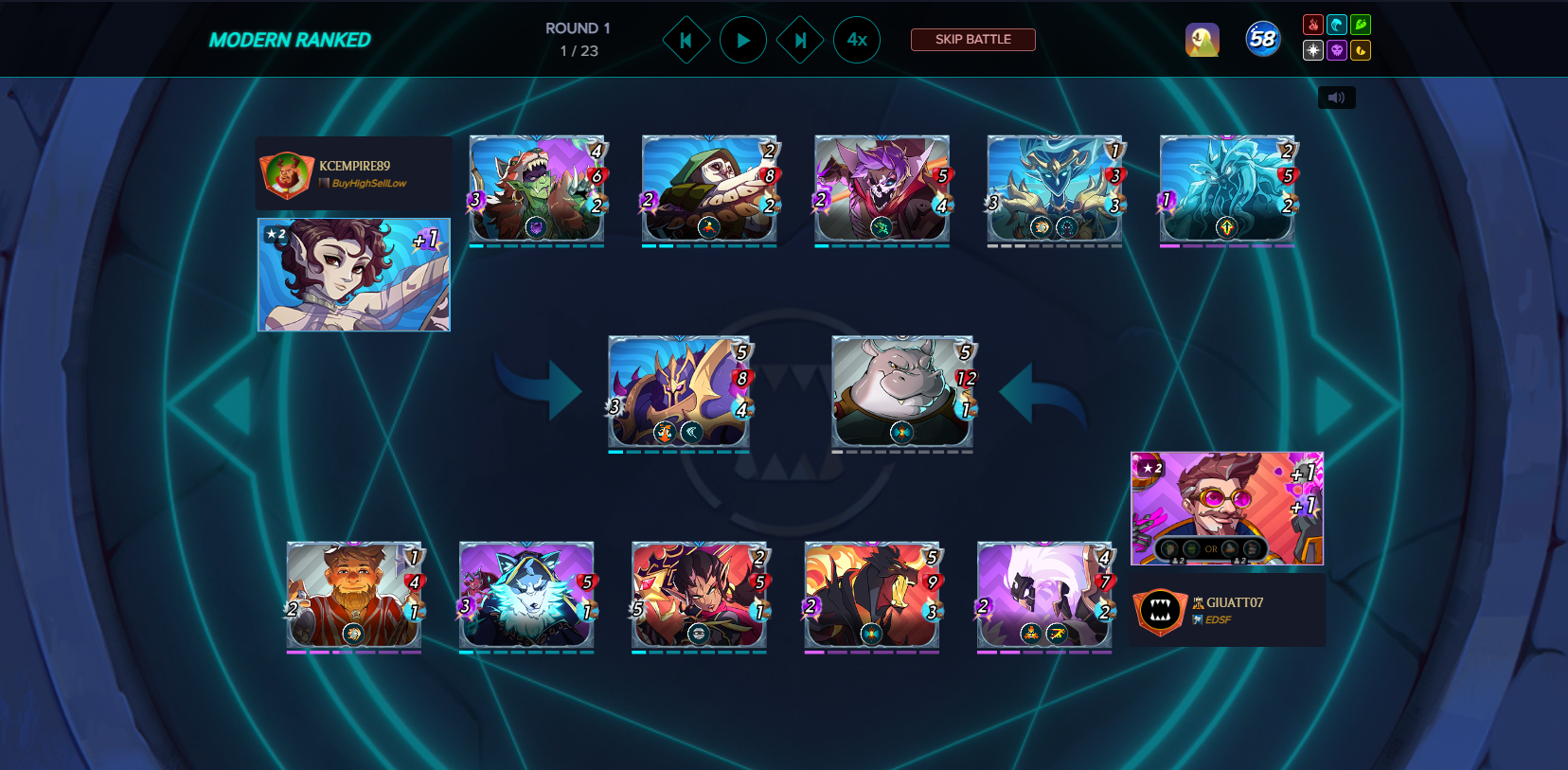View the black dragon card
The height and width of the screenshot is (770, 1568).
[872, 595]
